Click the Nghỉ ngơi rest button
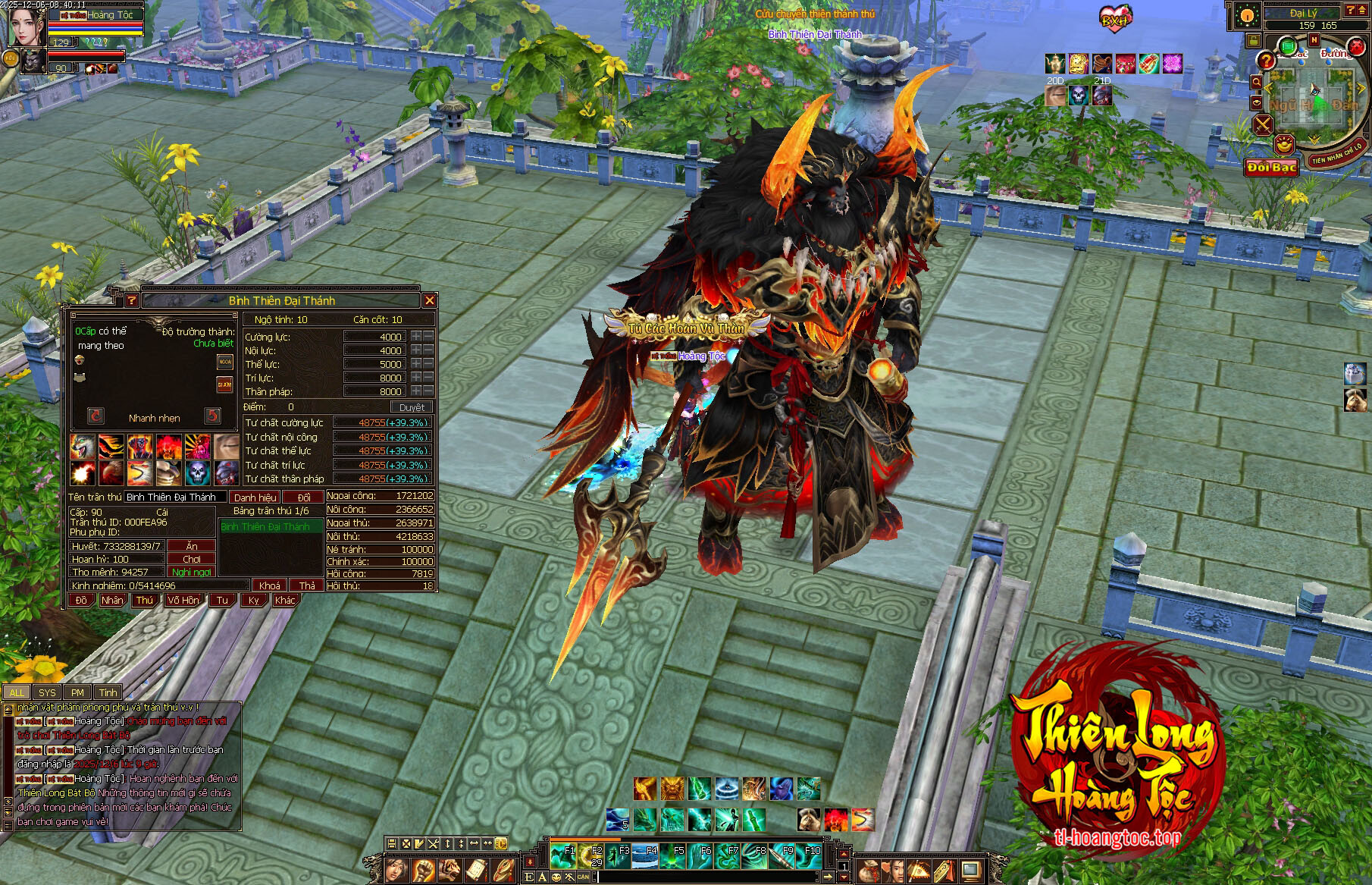The image size is (1372, 885). (192, 572)
